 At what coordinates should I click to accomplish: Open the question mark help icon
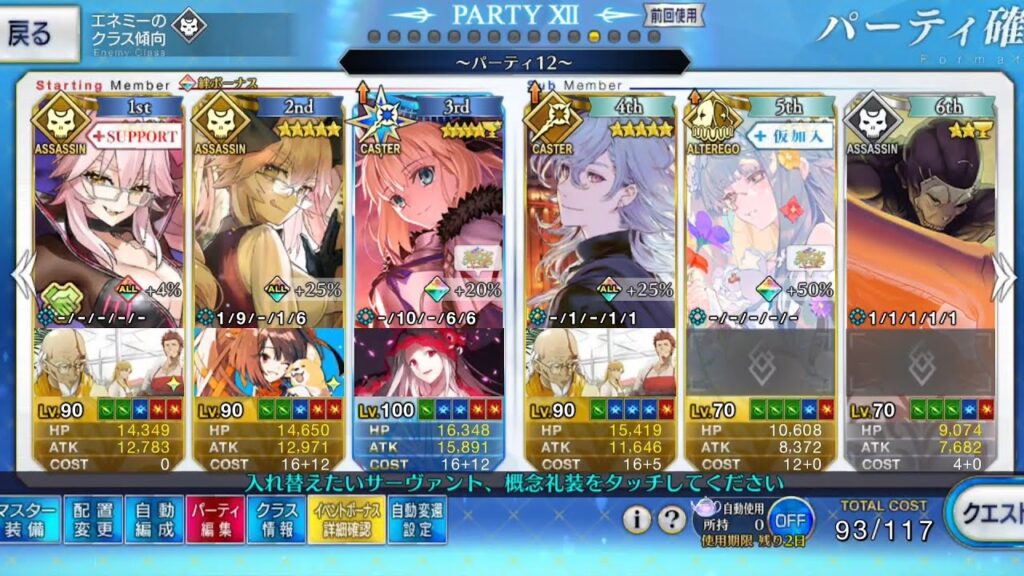(x=672, y=519)
